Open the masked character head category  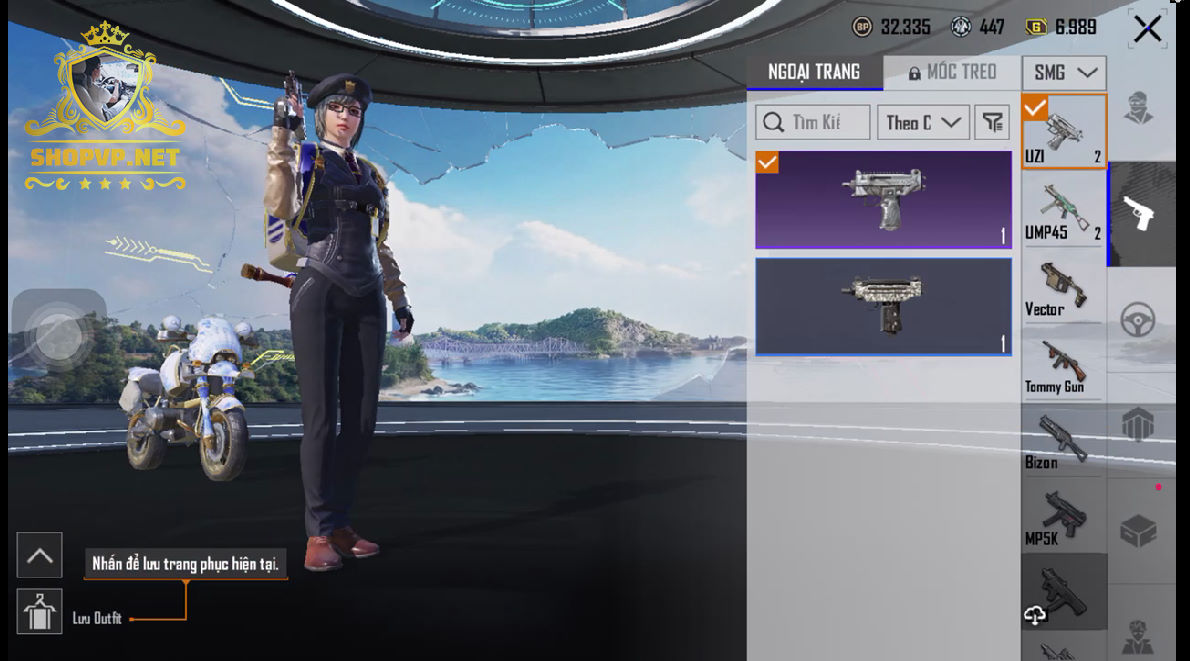[1139, 108]
